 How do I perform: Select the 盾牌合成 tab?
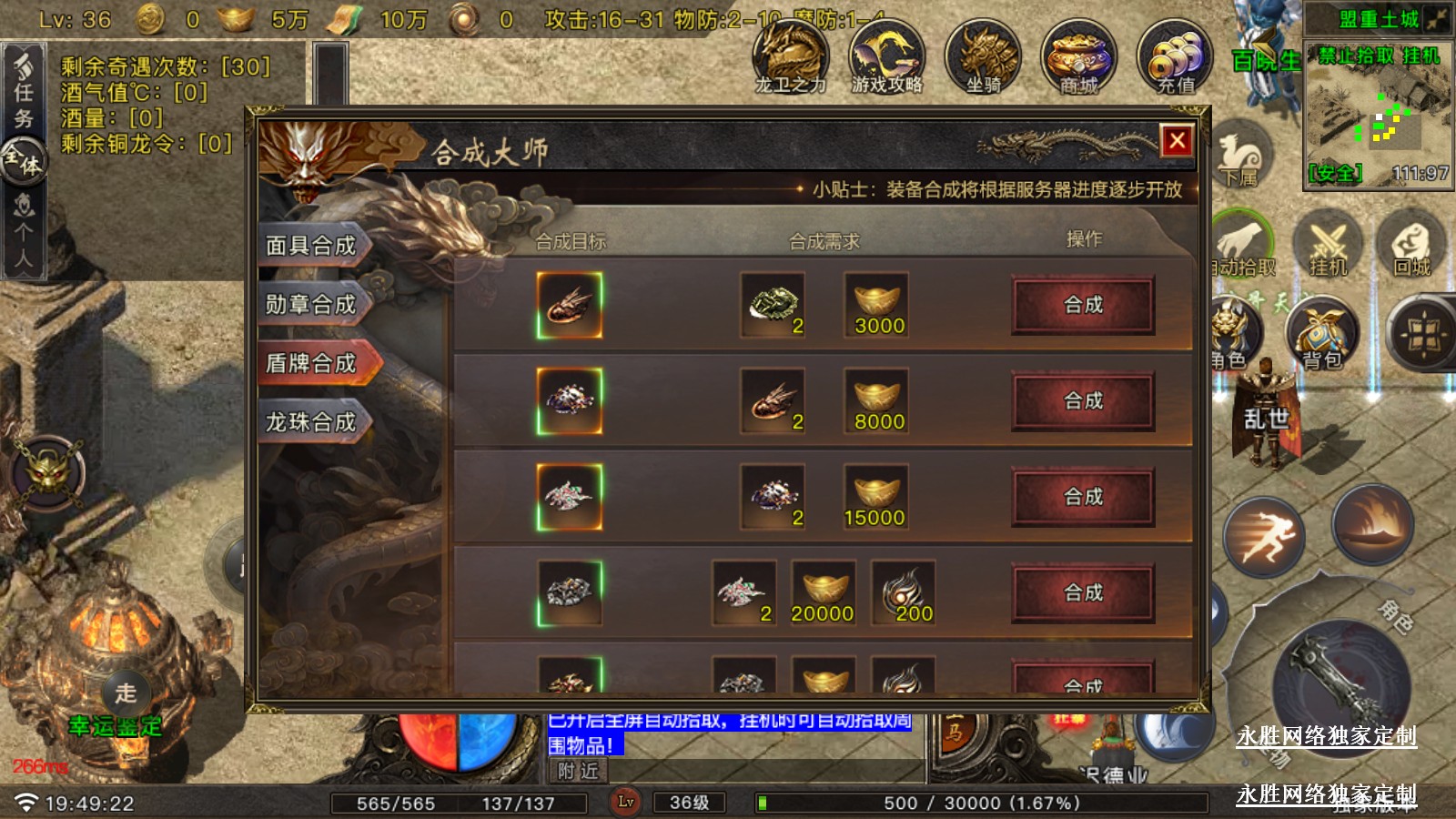click(x=311, y=363)
